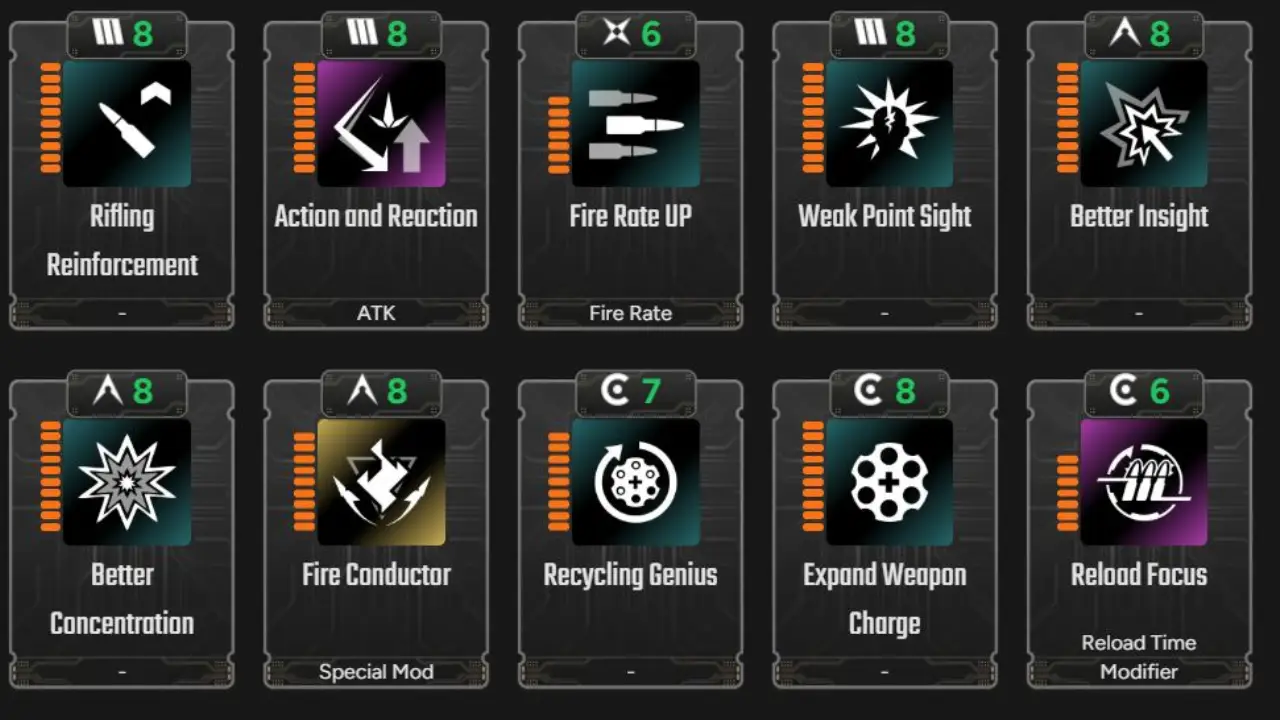
Task: Click the Action and Reaction purple module icon
Action: 376,124
